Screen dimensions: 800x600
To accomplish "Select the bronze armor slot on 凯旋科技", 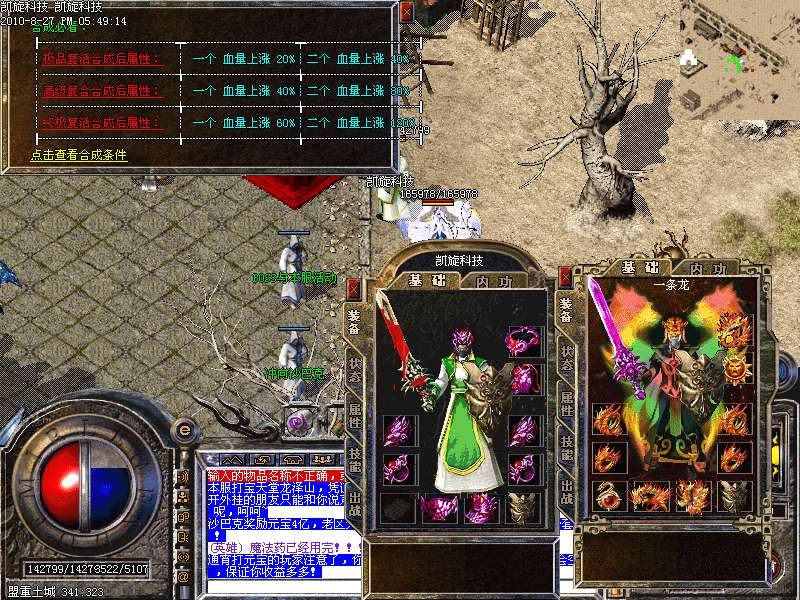I will (522, 507).
